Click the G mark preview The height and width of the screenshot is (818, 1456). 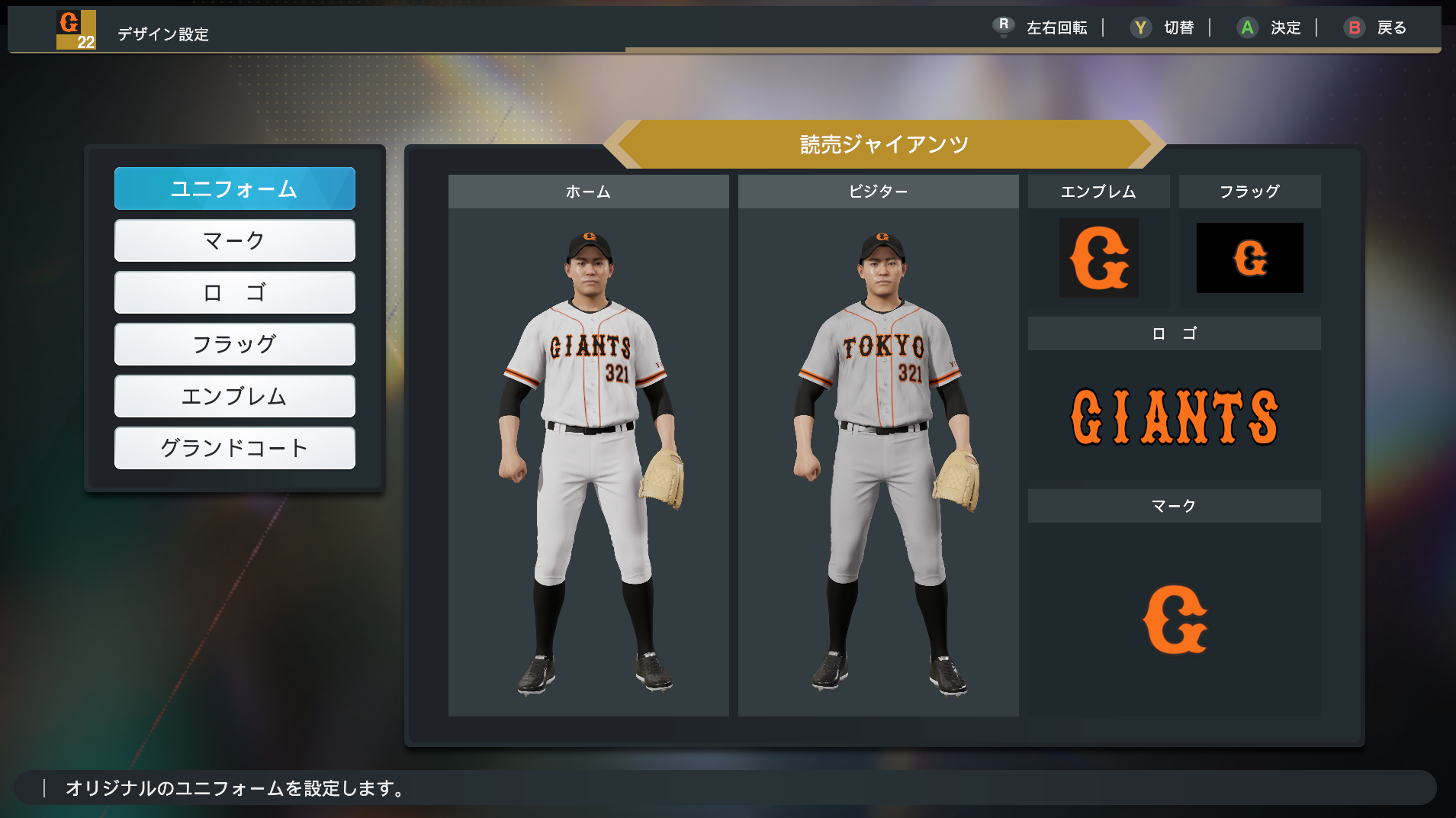point(1174,620)
